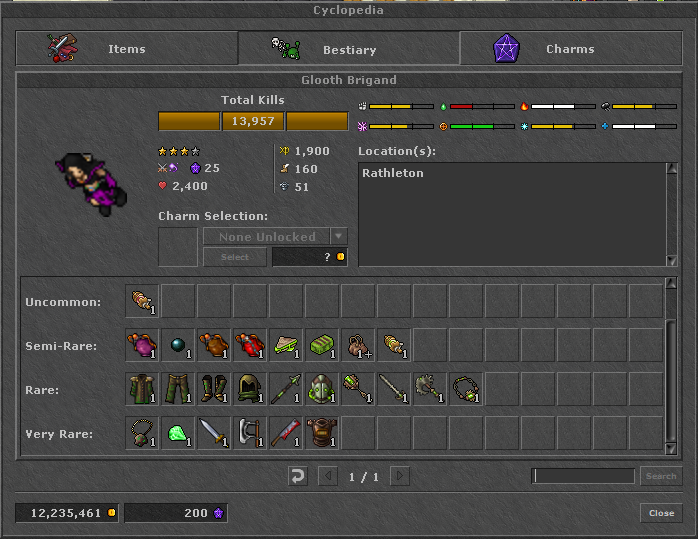Click the green sandwich loot item
This screenshot has width=698, height=539.
(286, 345)
